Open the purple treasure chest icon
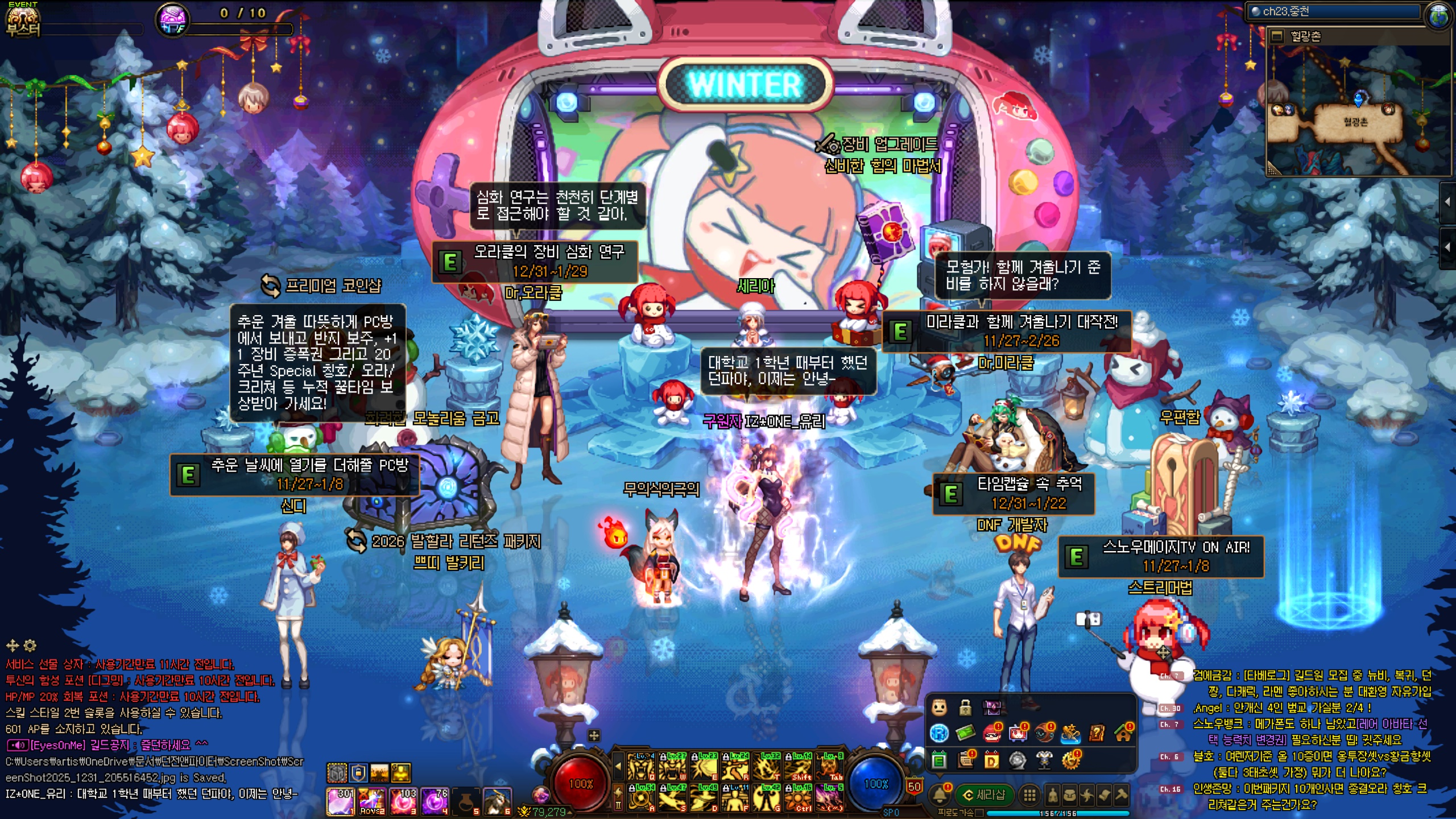This screenshot has height=819, width=1456. point(992,708)
